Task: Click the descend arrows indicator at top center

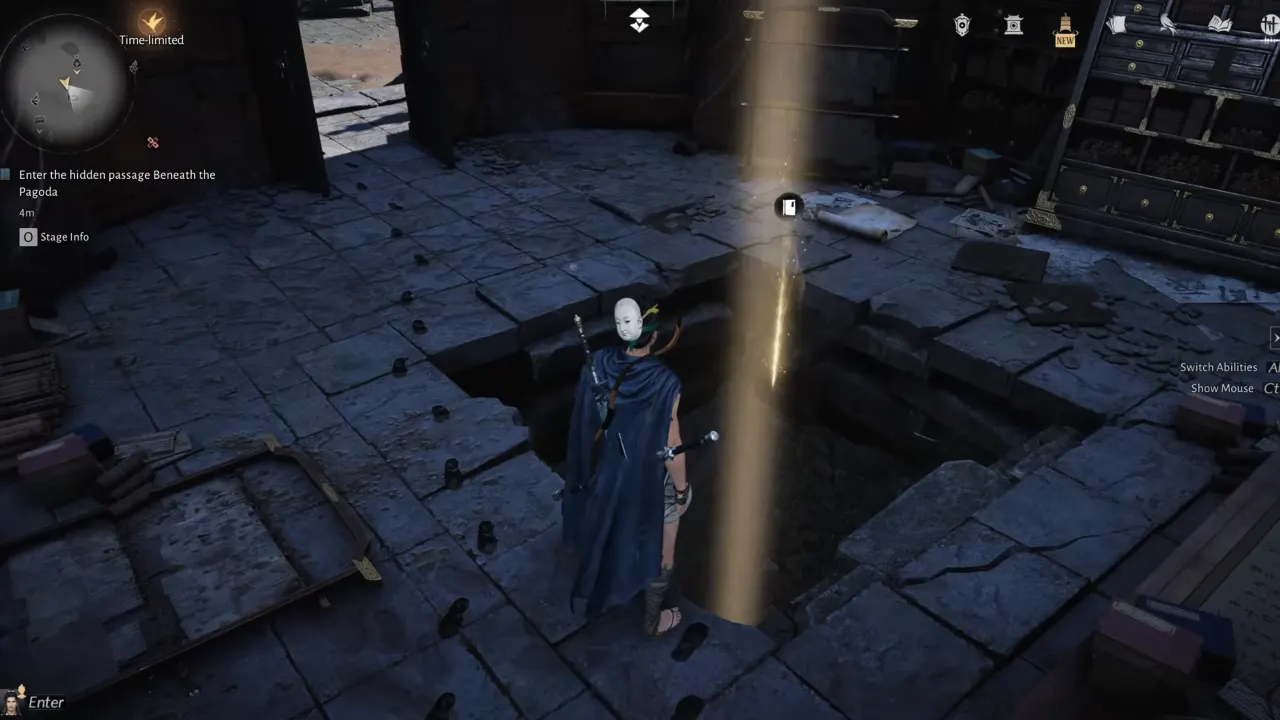Action: (x=639, y=19)
